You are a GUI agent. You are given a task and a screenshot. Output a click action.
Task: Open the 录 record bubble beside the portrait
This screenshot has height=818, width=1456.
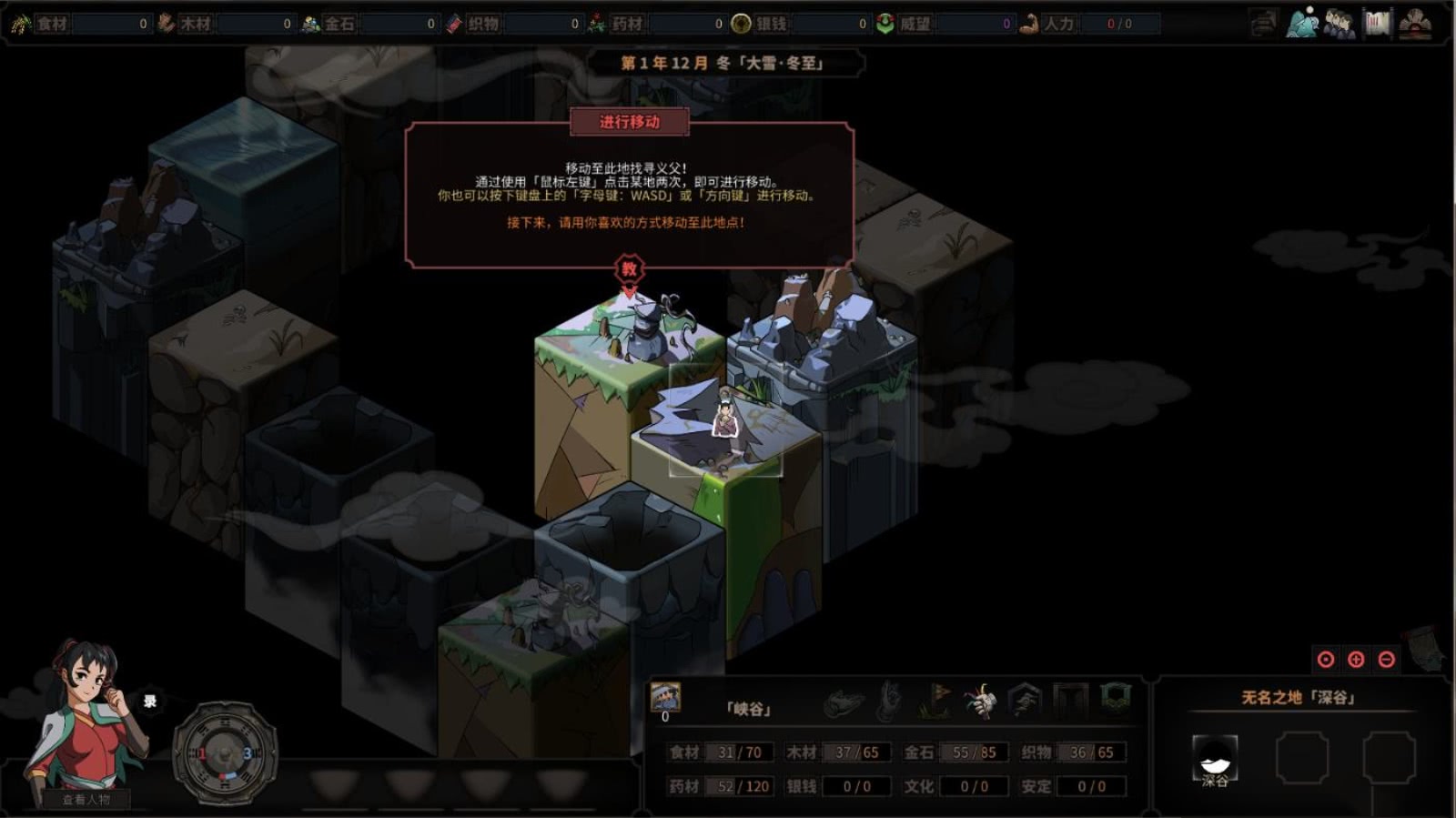150,701
